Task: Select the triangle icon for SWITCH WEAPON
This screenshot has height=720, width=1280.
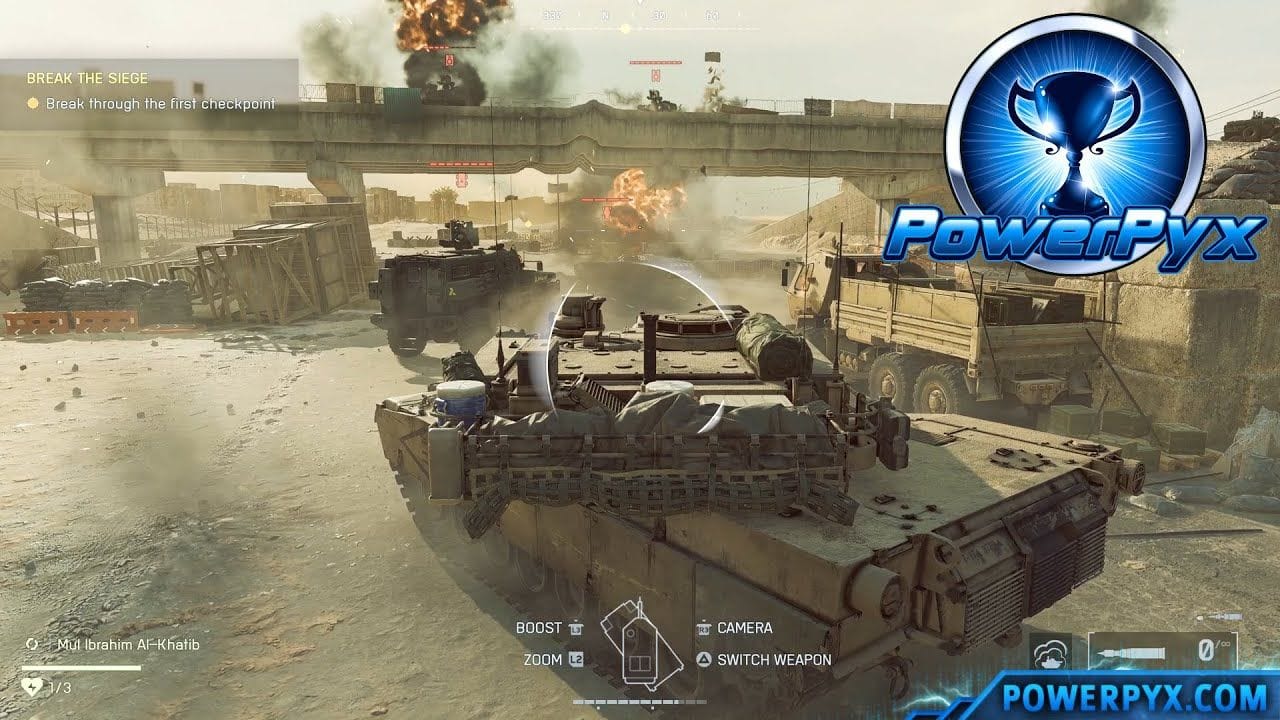Action: [x=703, y=659]
